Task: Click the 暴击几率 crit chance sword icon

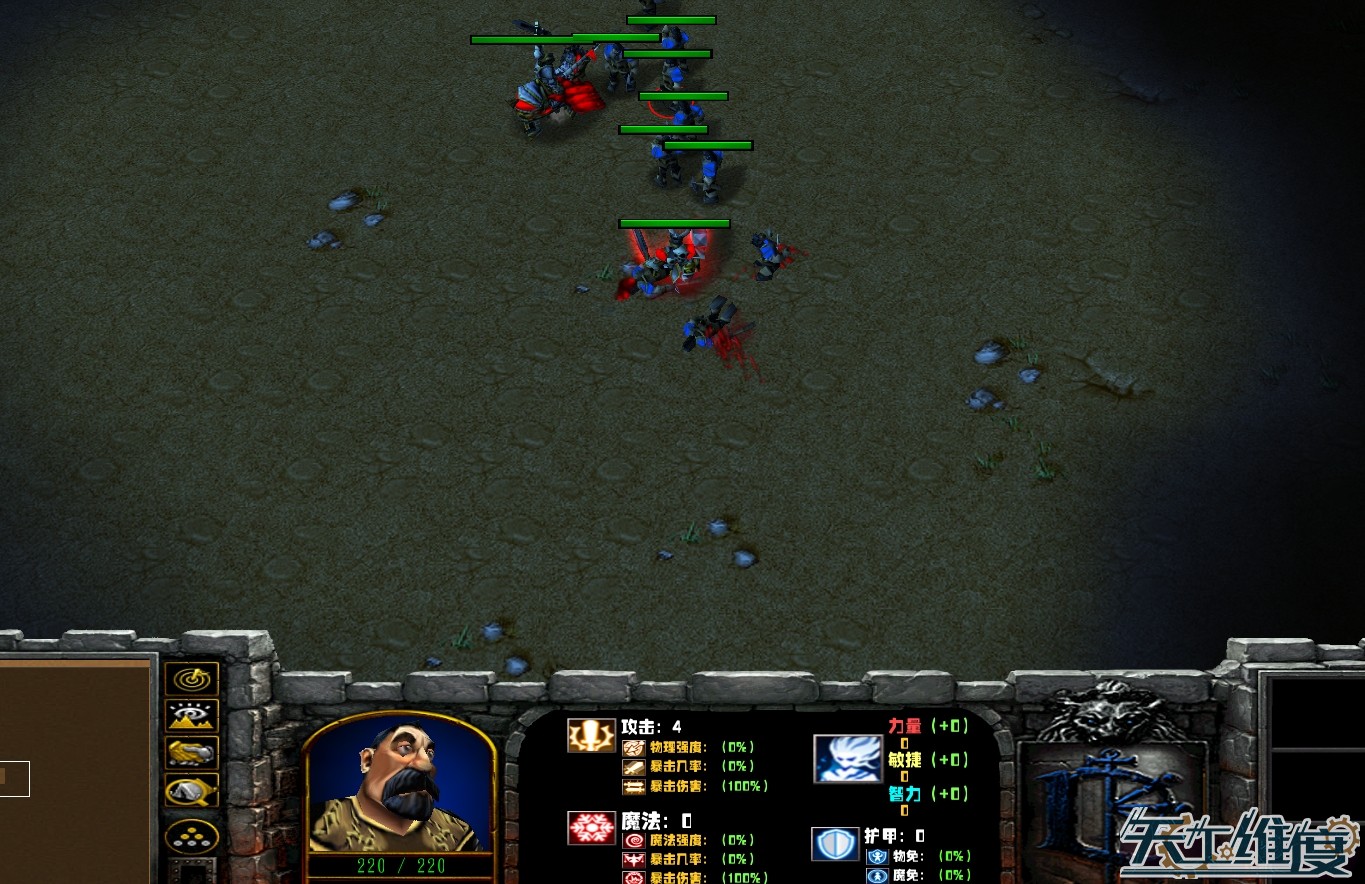Action: click(x=632, y=766)
